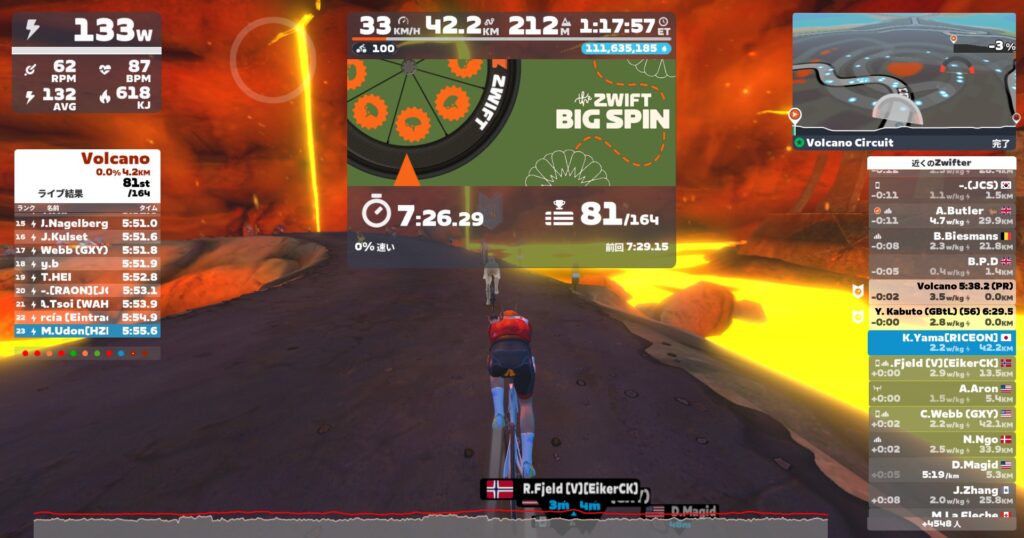Select D.Magid in the nearby riders list

942,469
